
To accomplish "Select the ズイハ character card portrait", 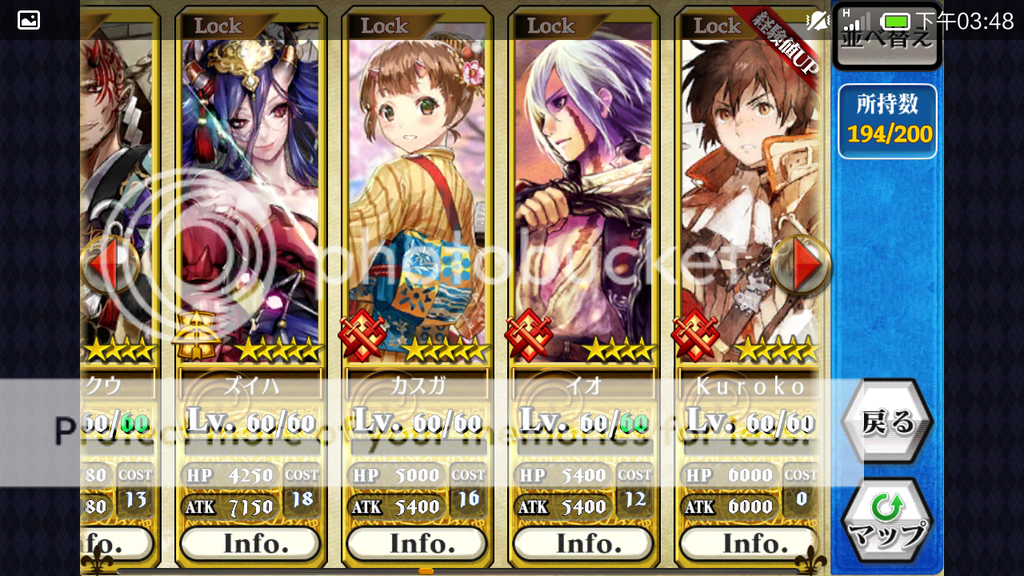I will [x=250, y=190].
